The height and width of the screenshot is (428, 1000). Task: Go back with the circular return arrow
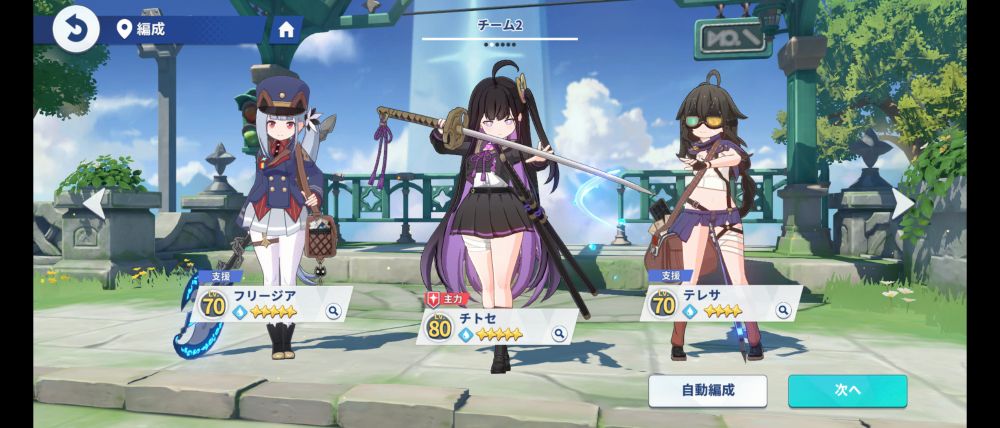[x=76, y=28]
